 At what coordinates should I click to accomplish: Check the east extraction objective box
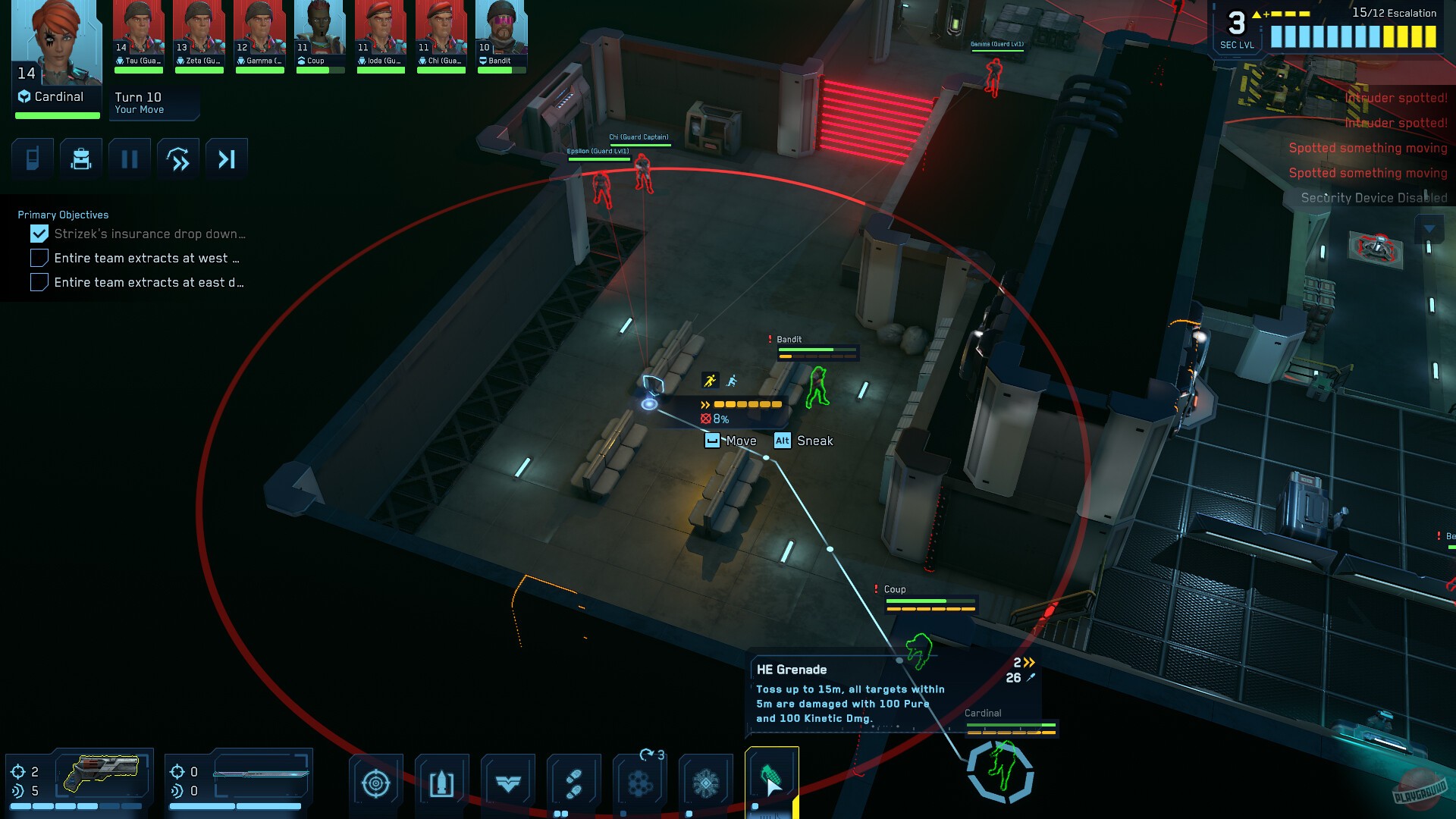[39, 282]
